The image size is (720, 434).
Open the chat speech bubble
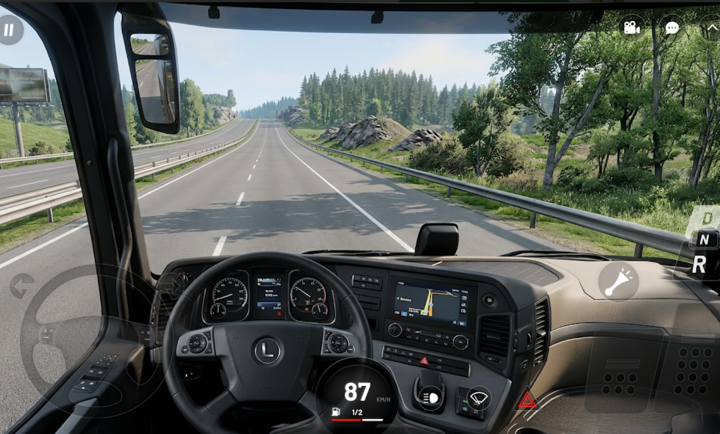pos(672,28)
